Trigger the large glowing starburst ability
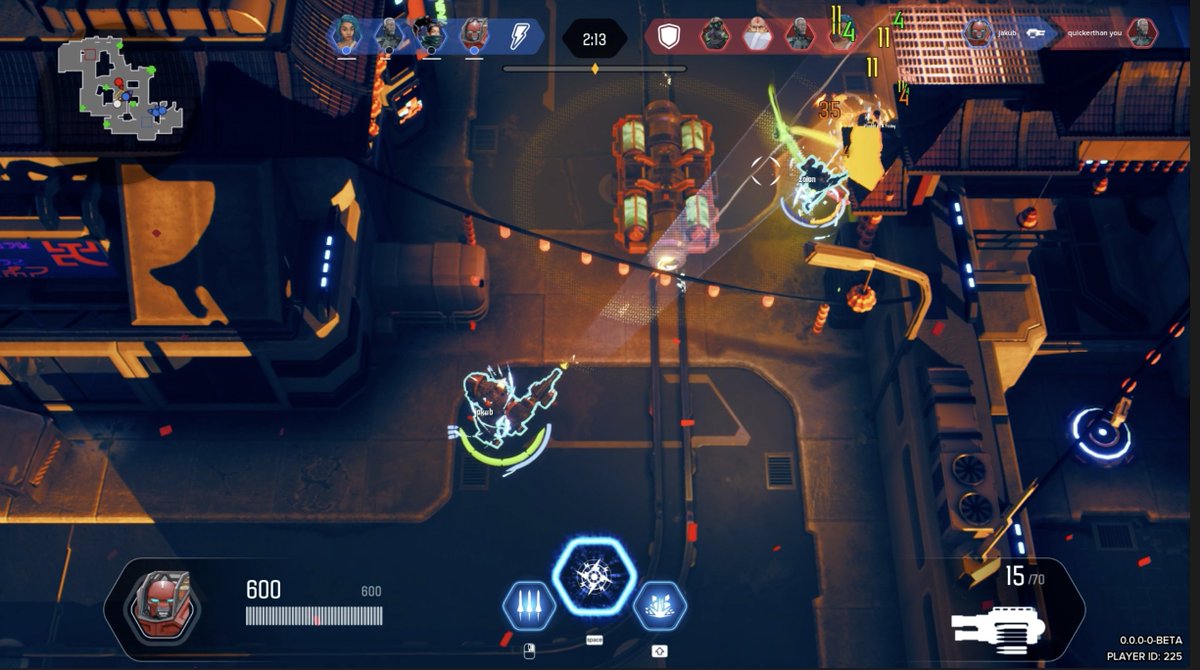This screenshot has height=670, width=1200. point(594,576)
